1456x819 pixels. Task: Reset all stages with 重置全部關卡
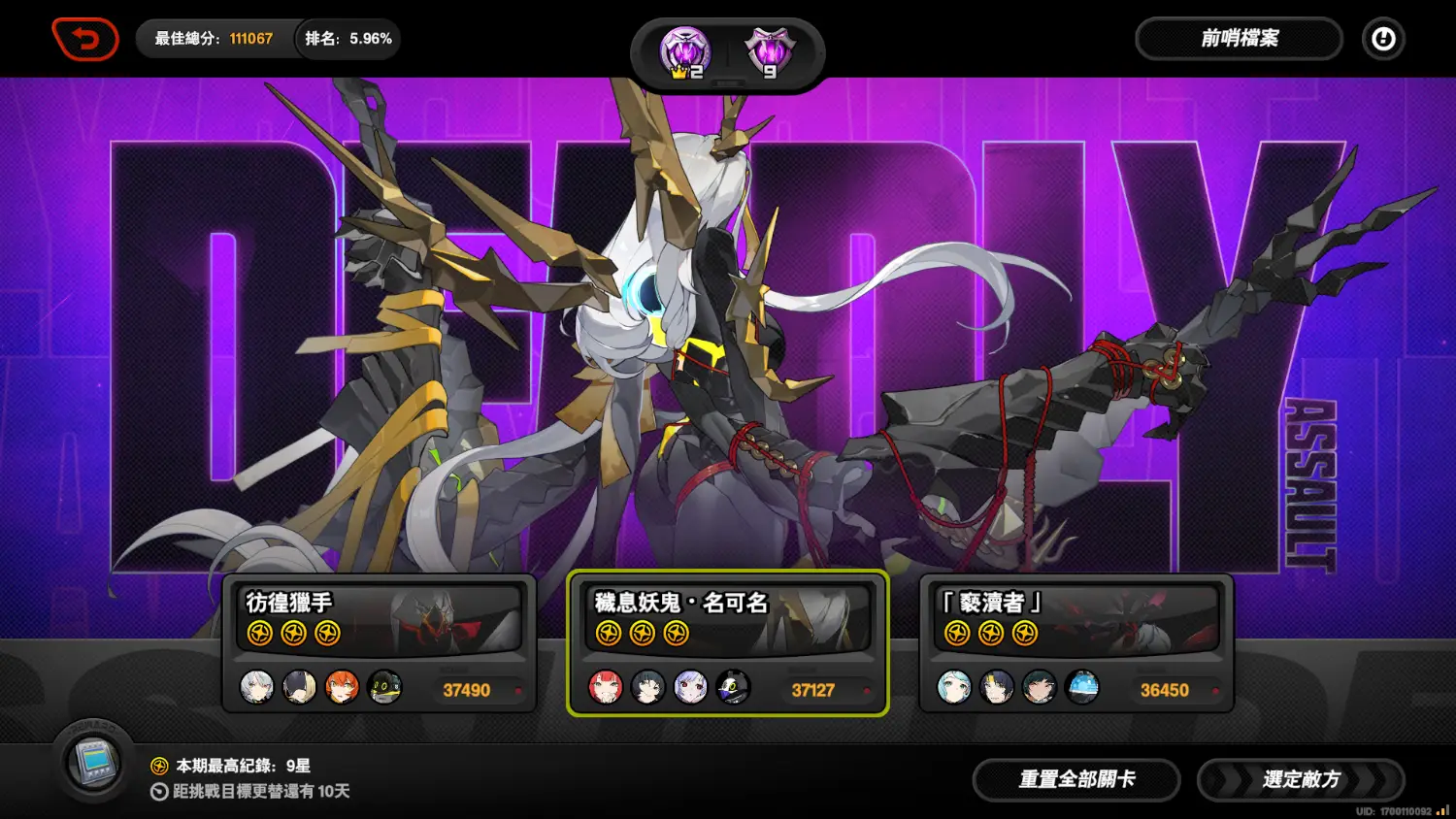tap(1076, 779)
